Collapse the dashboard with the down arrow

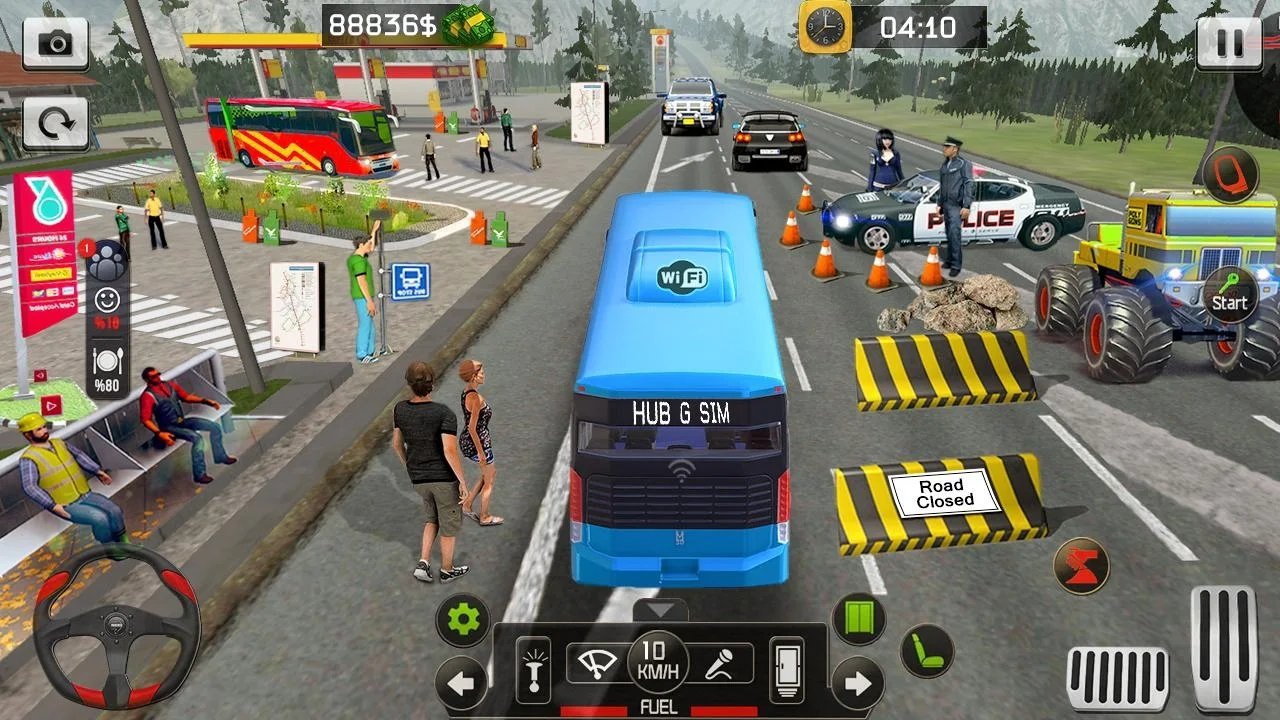coord(660,610)
